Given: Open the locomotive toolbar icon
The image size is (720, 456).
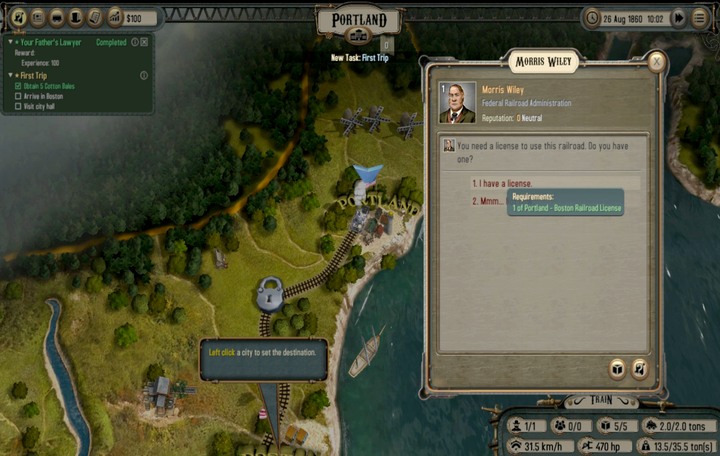Looking at the screenshot, I should pos(57,17).
